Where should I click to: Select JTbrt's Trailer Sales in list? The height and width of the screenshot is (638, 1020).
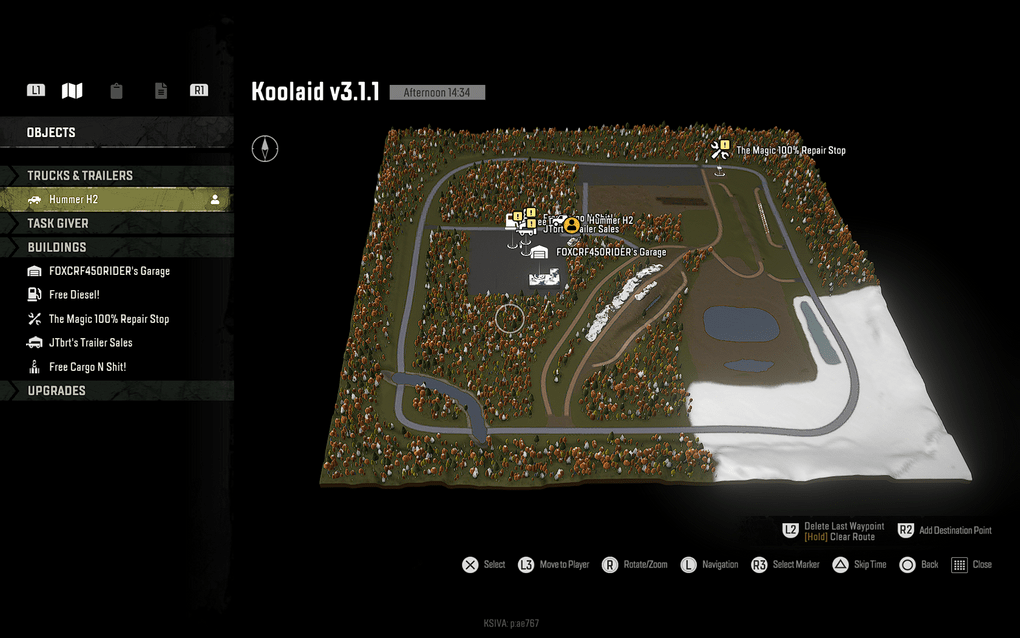(90, 343)
